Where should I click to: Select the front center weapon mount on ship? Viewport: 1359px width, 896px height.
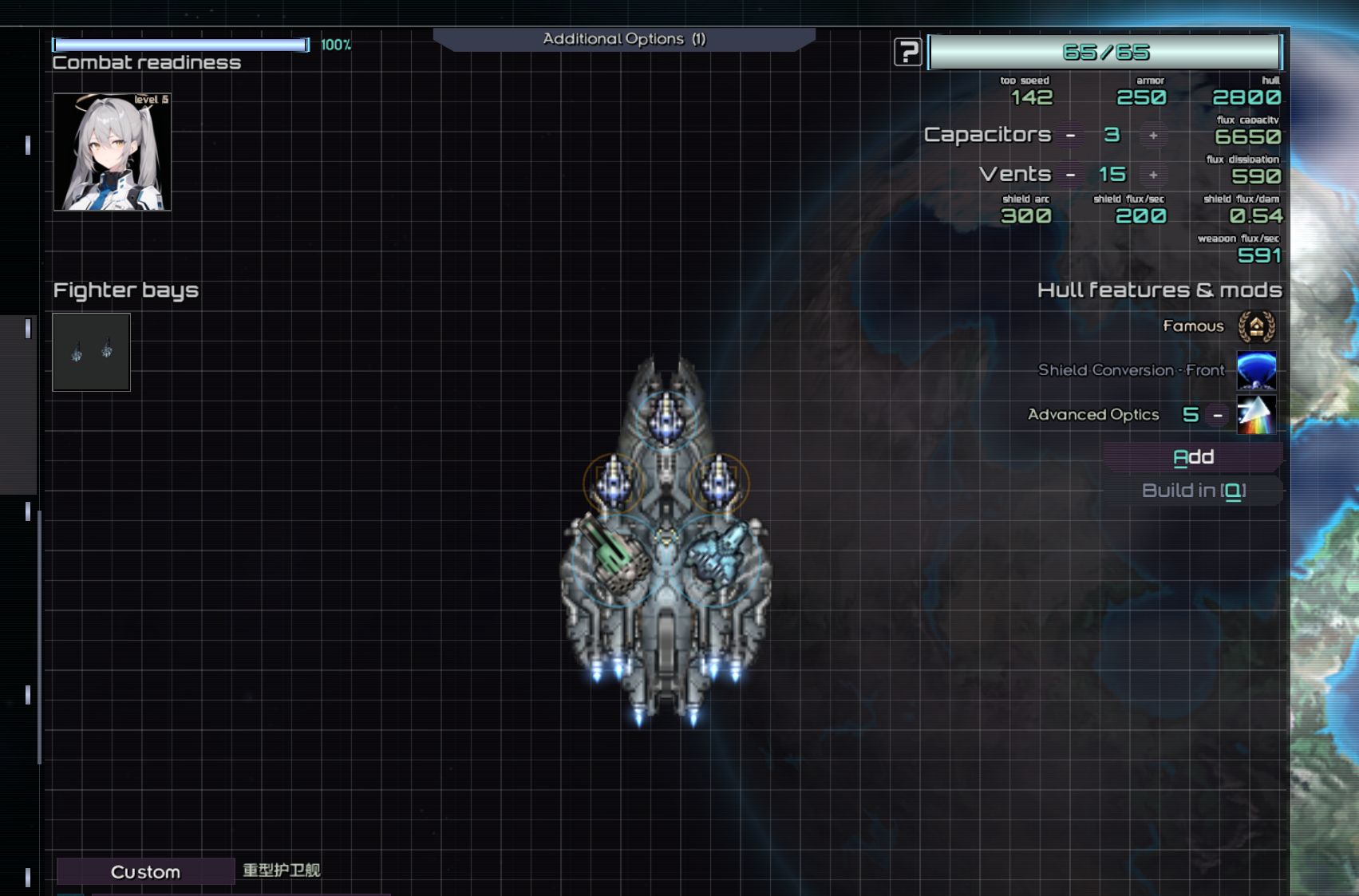coord(666,416)
